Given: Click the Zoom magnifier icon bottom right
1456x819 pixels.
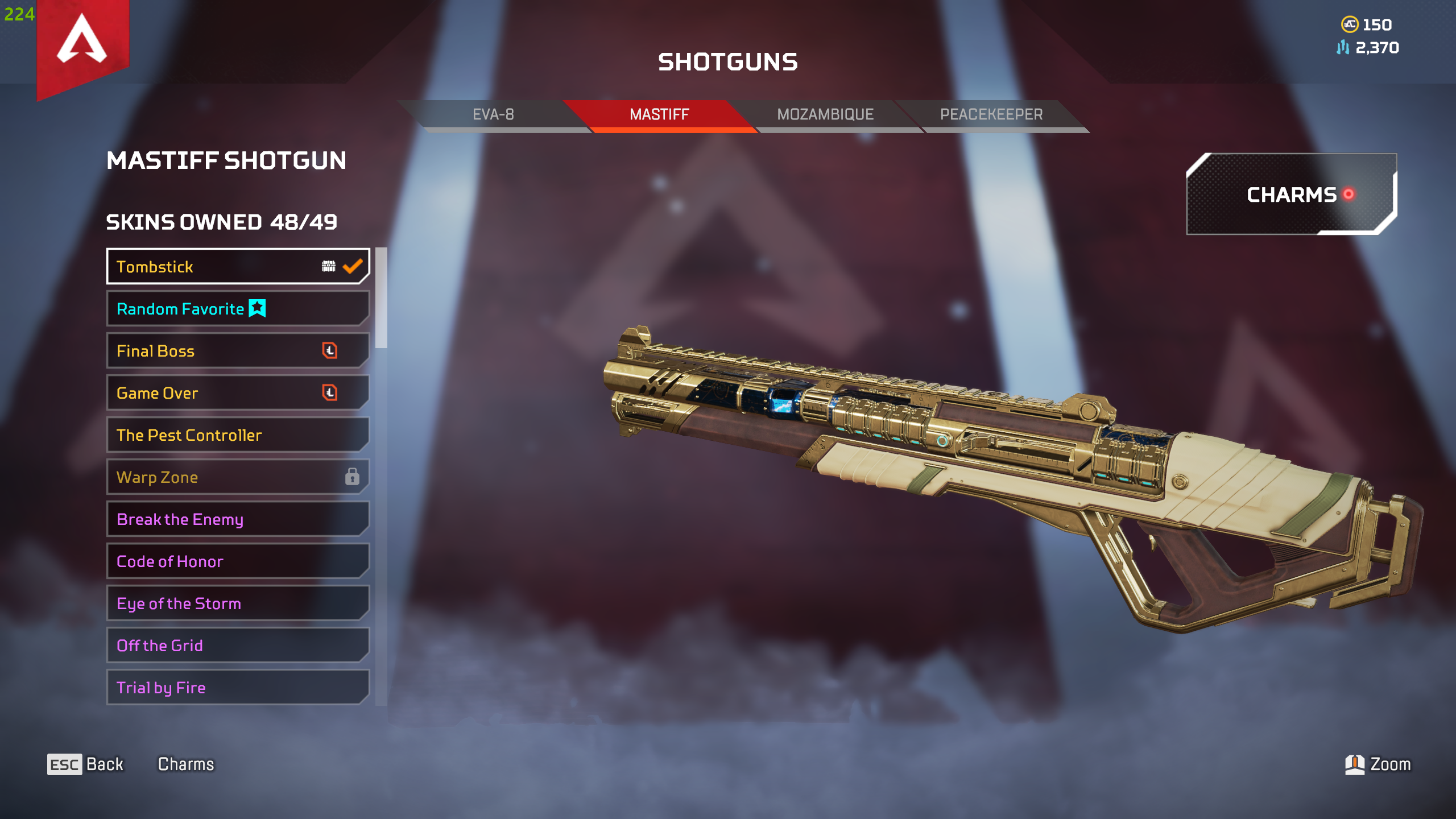Looking at the screenshot, I should pos(1356,764).
